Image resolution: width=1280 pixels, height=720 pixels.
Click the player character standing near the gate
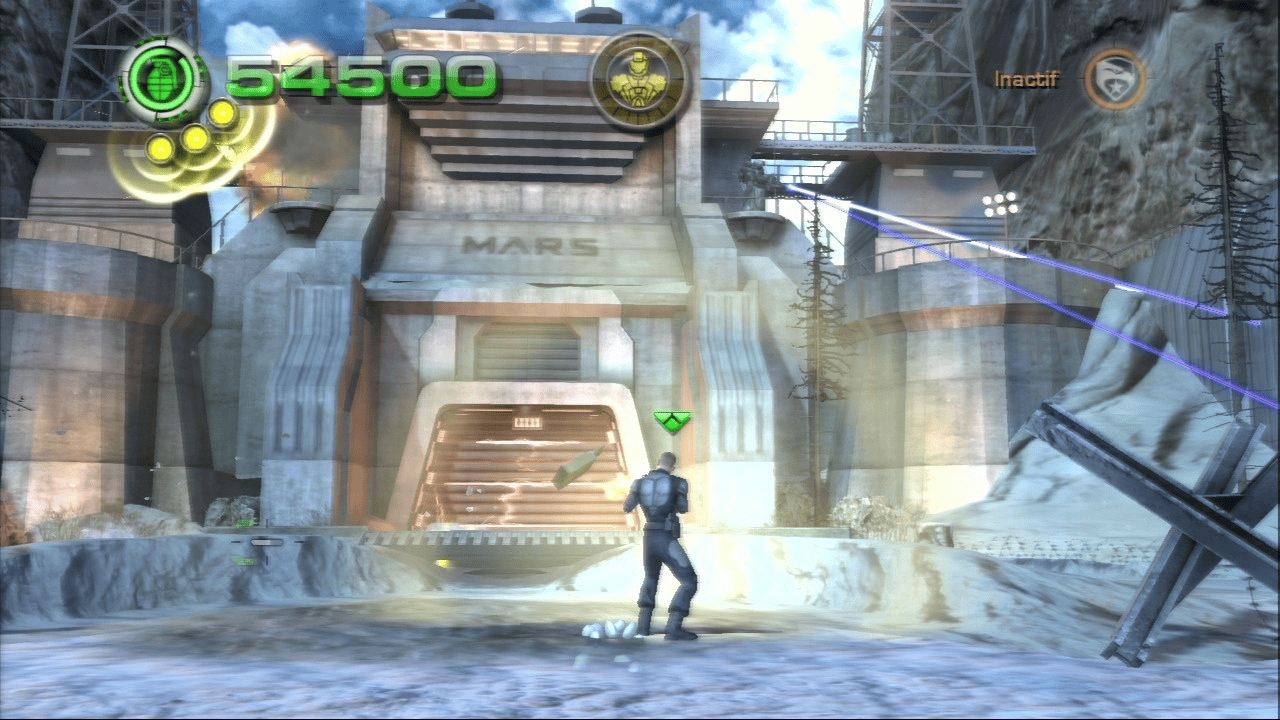click(x=663, y=540)
